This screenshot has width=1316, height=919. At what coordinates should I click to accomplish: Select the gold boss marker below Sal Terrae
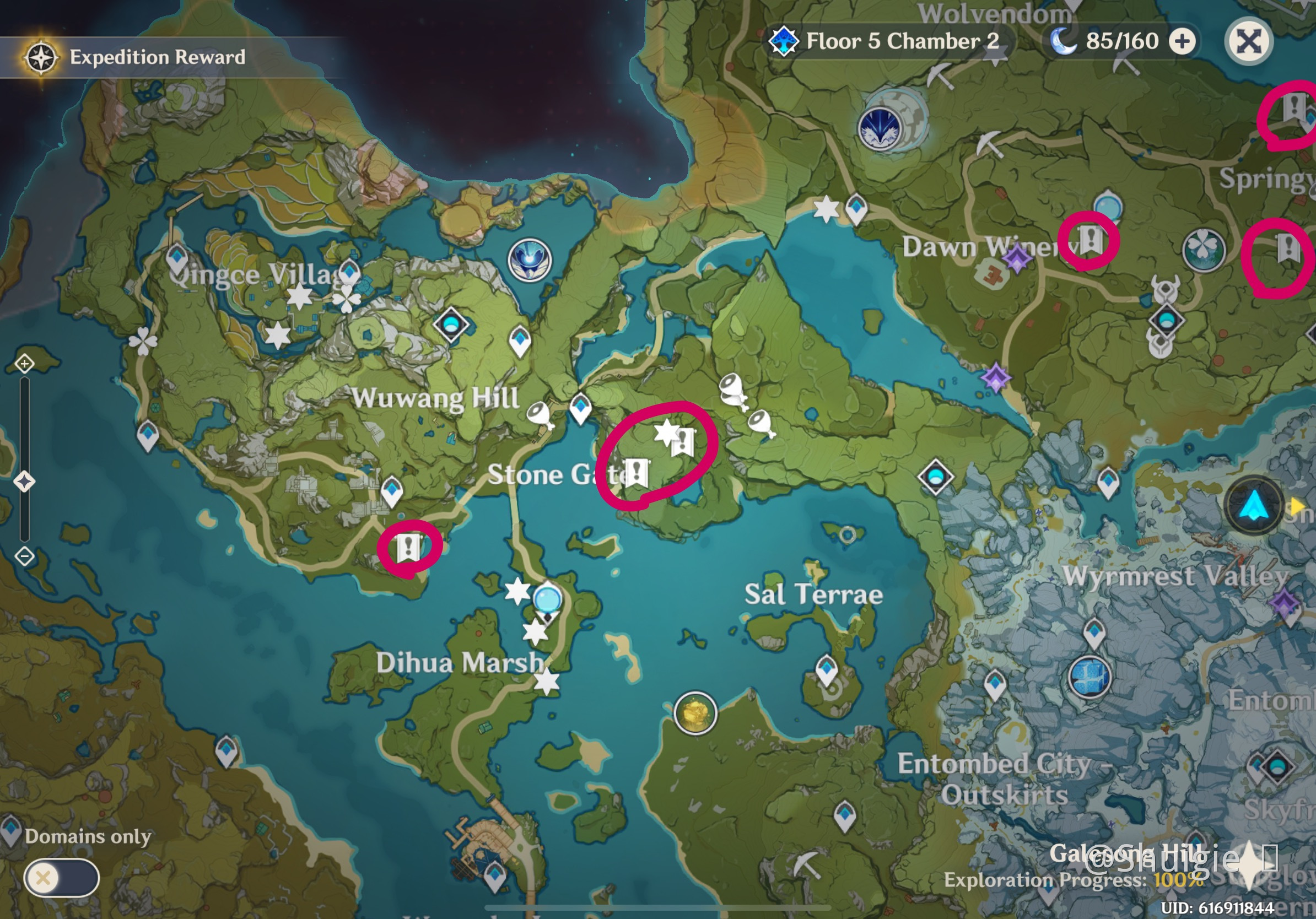pyautogui.click(x=695, y=713)
